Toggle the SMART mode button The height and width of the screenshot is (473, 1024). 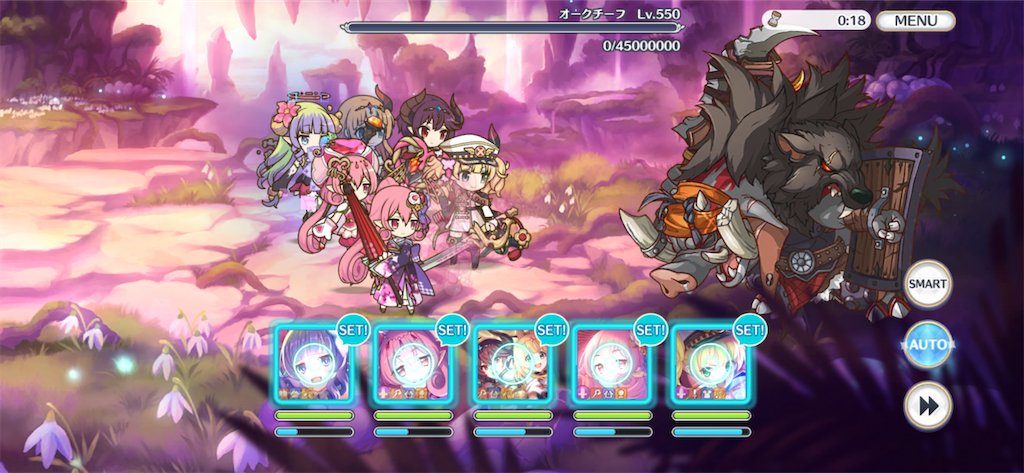(927, 284)
